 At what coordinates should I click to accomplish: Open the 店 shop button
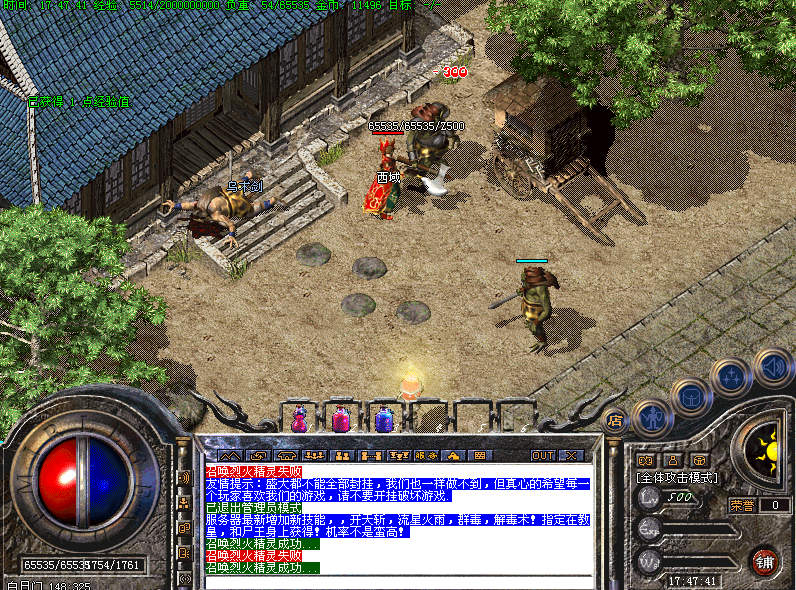tap(616, 421)
